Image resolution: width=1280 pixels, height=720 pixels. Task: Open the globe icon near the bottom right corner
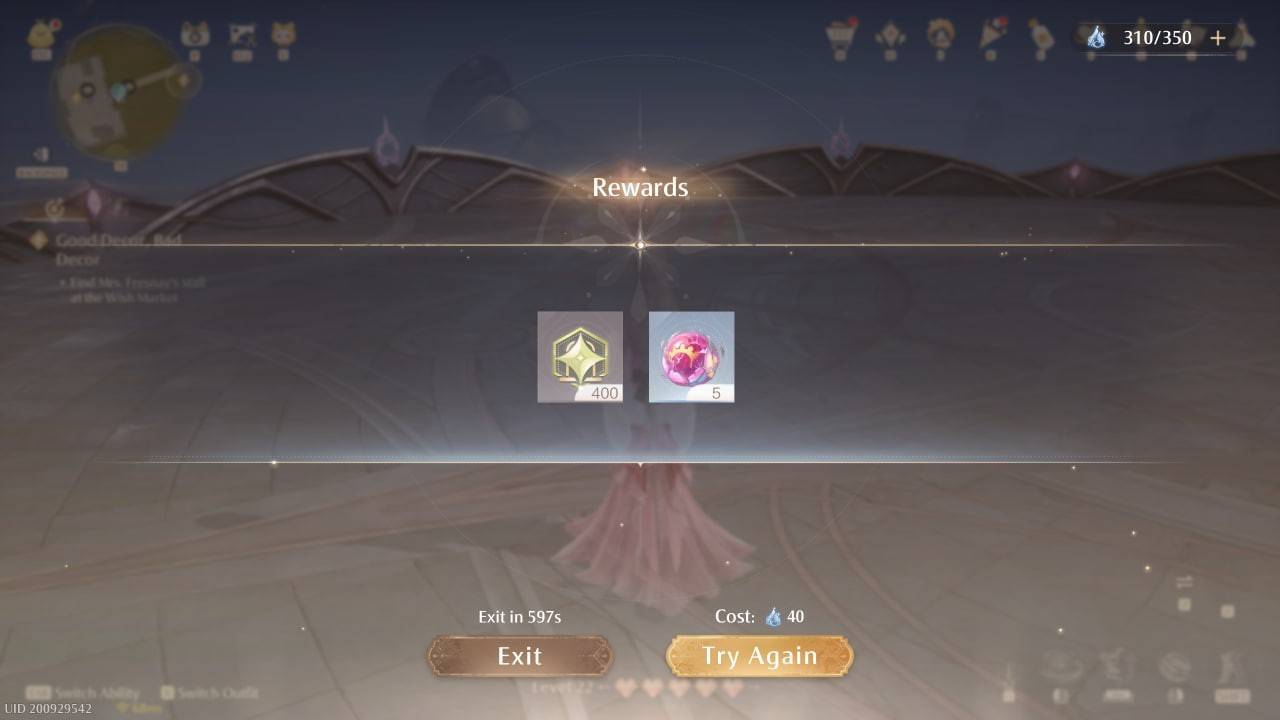(x=1175, y=668)
